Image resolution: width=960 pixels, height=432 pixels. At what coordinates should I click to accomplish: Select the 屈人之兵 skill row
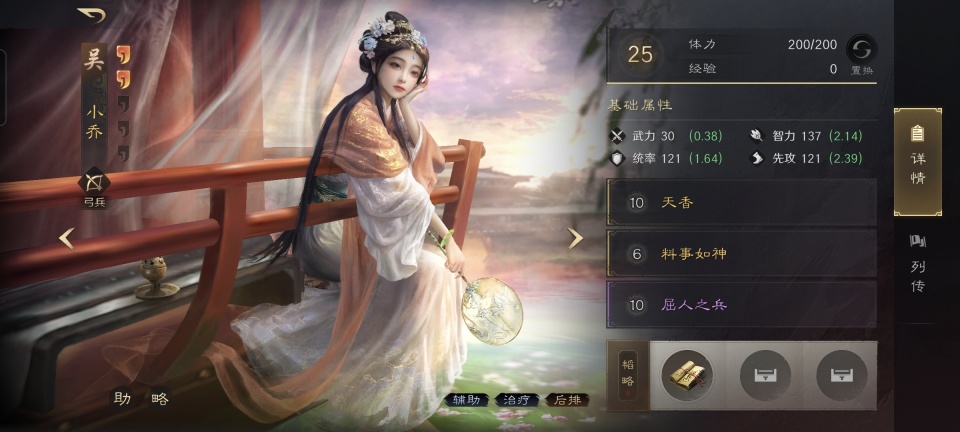click(742, 305)
